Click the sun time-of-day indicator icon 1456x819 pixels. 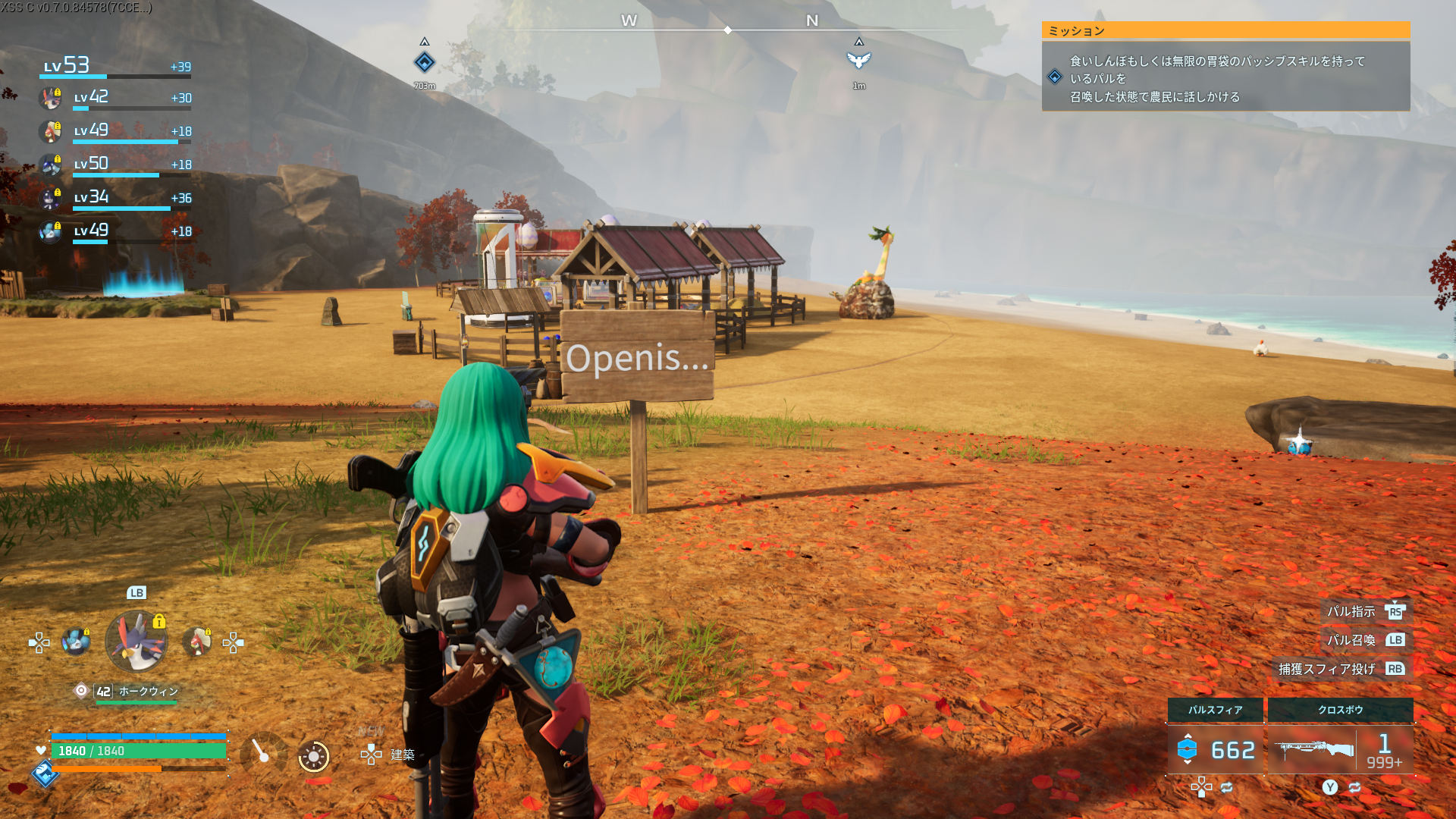pyautogui.click(x=313, y=756)
